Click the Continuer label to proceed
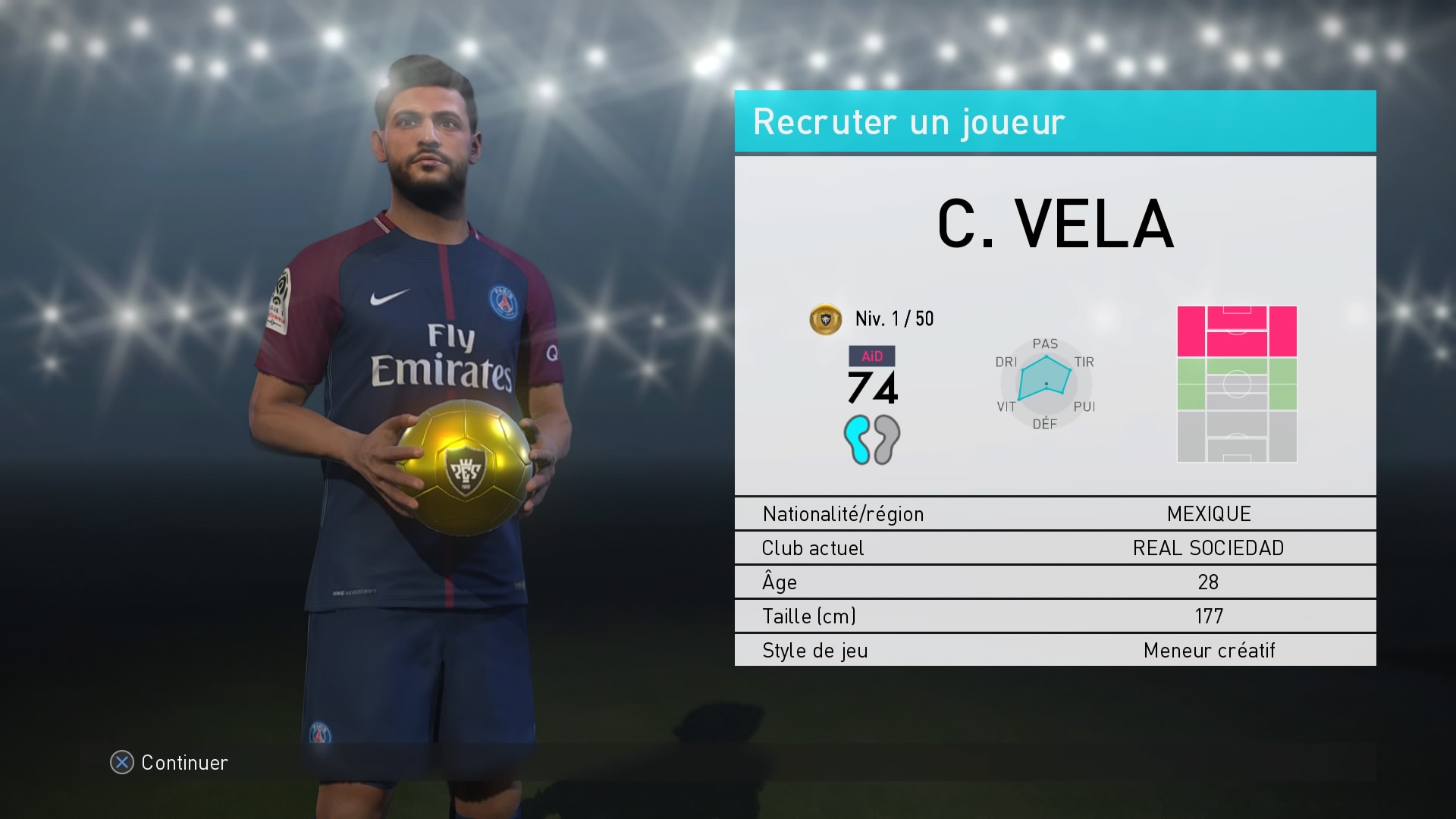 184,762
